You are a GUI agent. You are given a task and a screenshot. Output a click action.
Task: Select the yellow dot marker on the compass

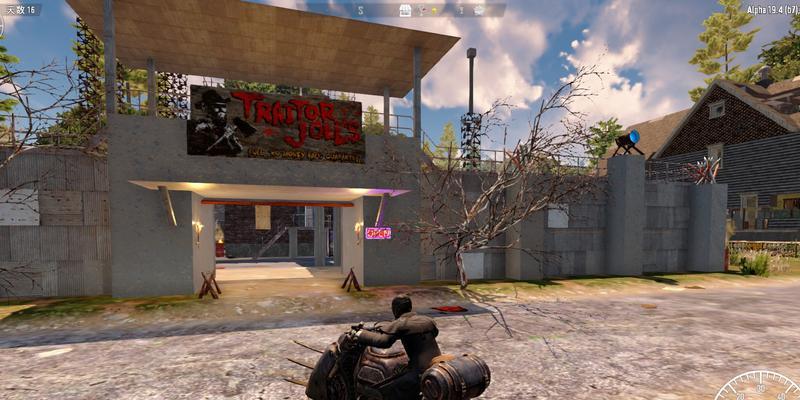tap(435, 10)
